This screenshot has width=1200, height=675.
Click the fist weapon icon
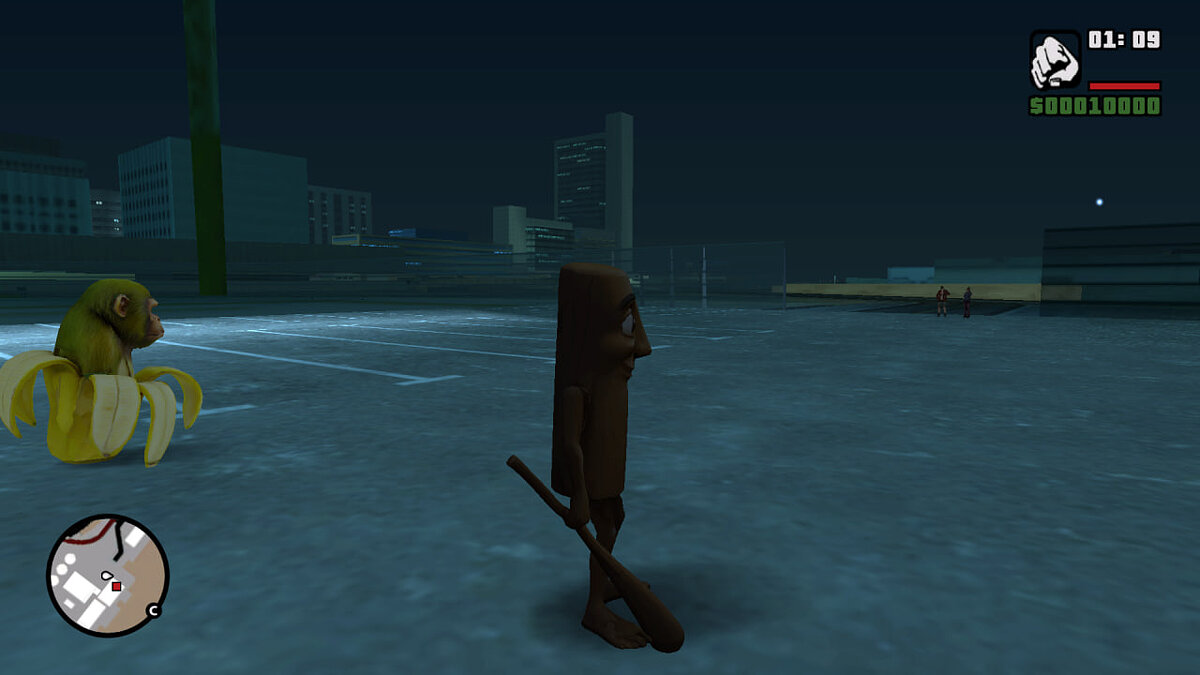click(1055, 60)
